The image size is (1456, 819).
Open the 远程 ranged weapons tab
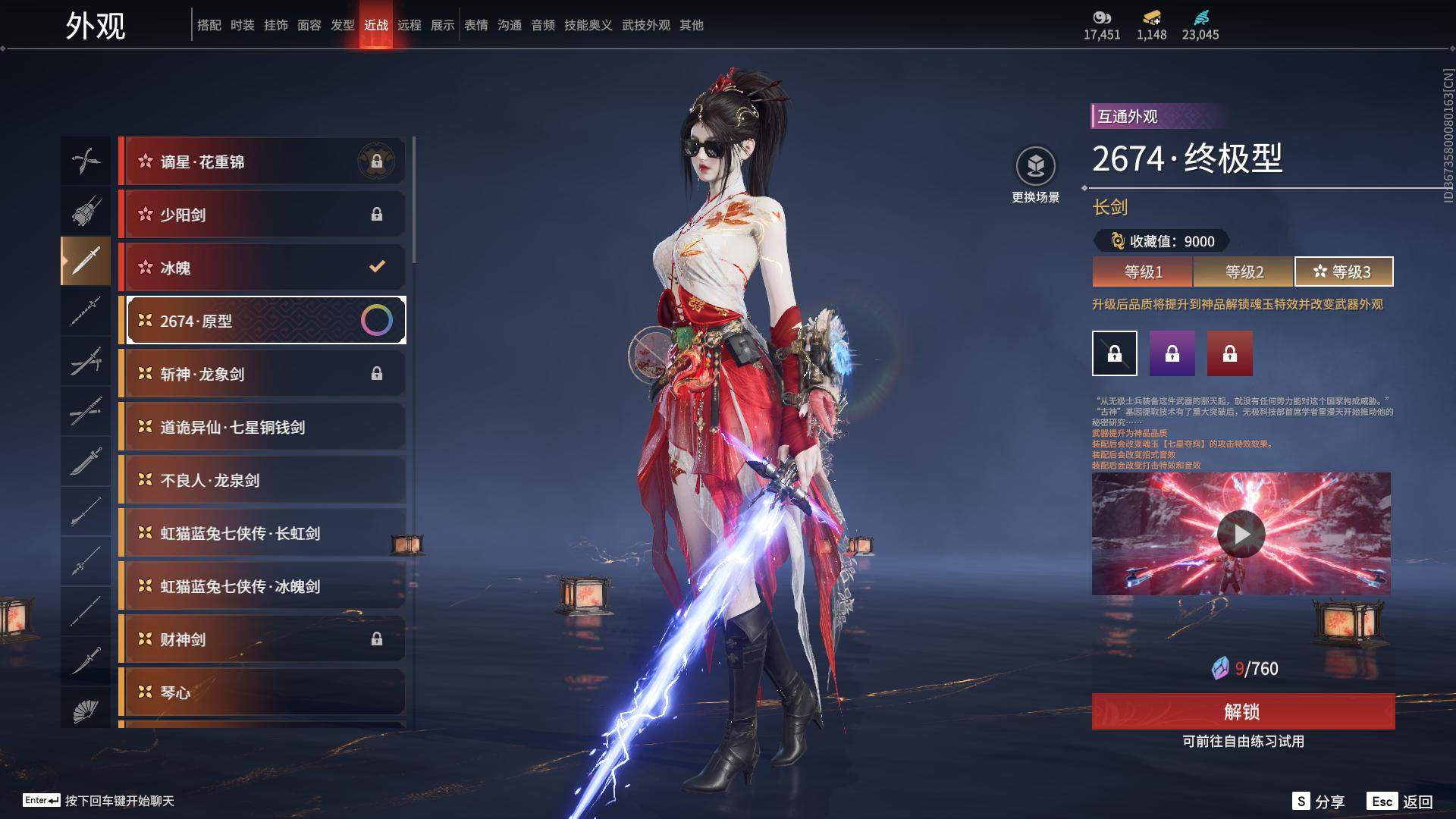pyautogui.click(x=409, y=25)
